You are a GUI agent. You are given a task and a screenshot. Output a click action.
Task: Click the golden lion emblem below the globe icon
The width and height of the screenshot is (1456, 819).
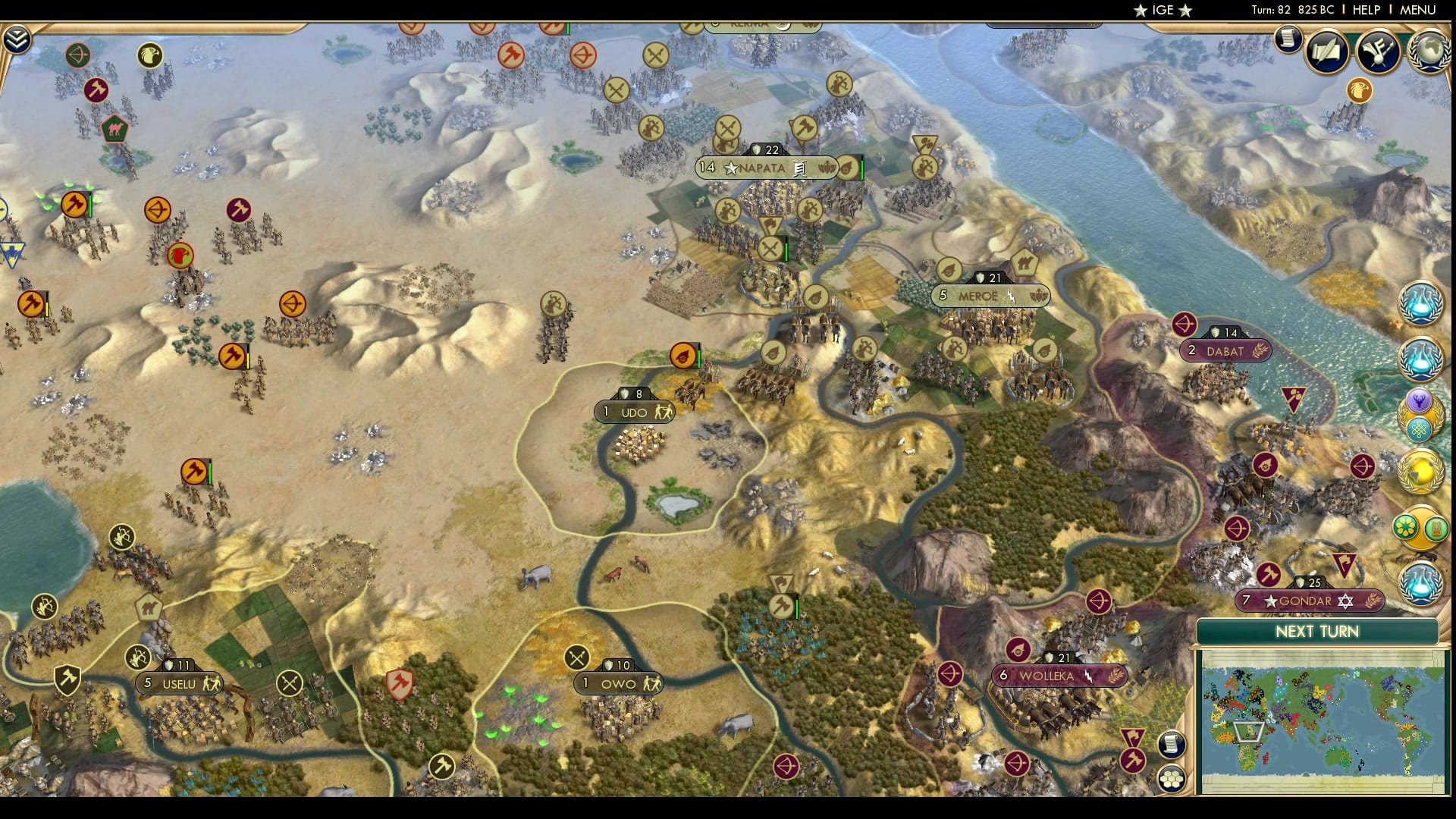(1359, 92)
